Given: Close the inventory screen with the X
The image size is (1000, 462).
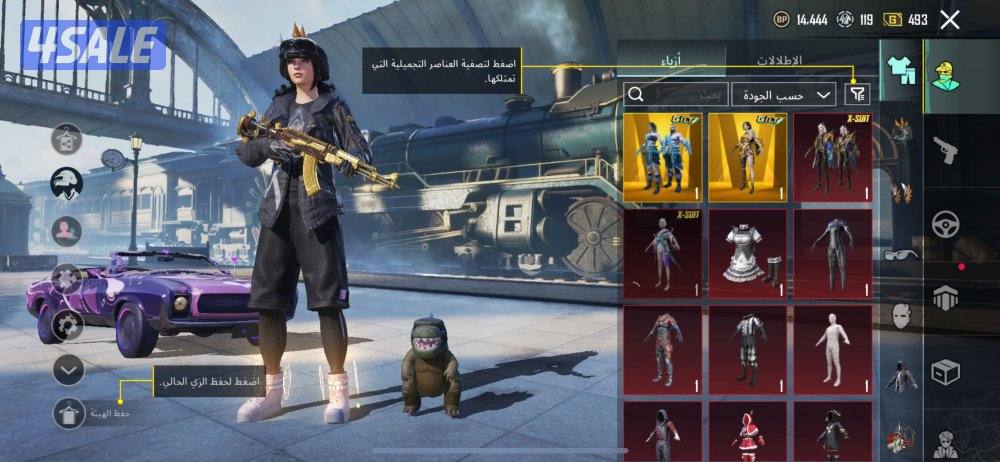Looking at the screenshot, I should pos(950,19).
